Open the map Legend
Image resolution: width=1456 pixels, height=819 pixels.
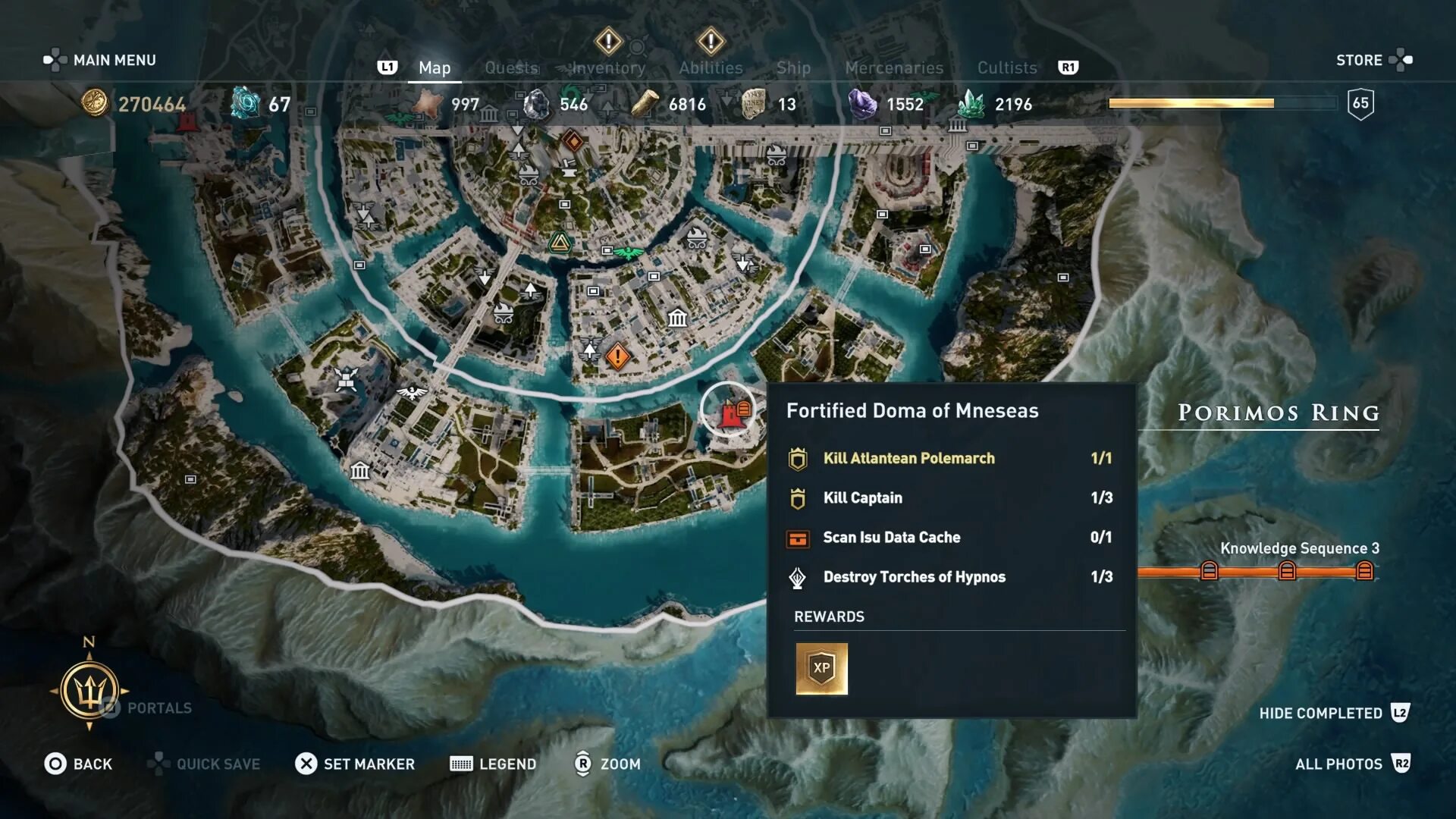(493, 764)
